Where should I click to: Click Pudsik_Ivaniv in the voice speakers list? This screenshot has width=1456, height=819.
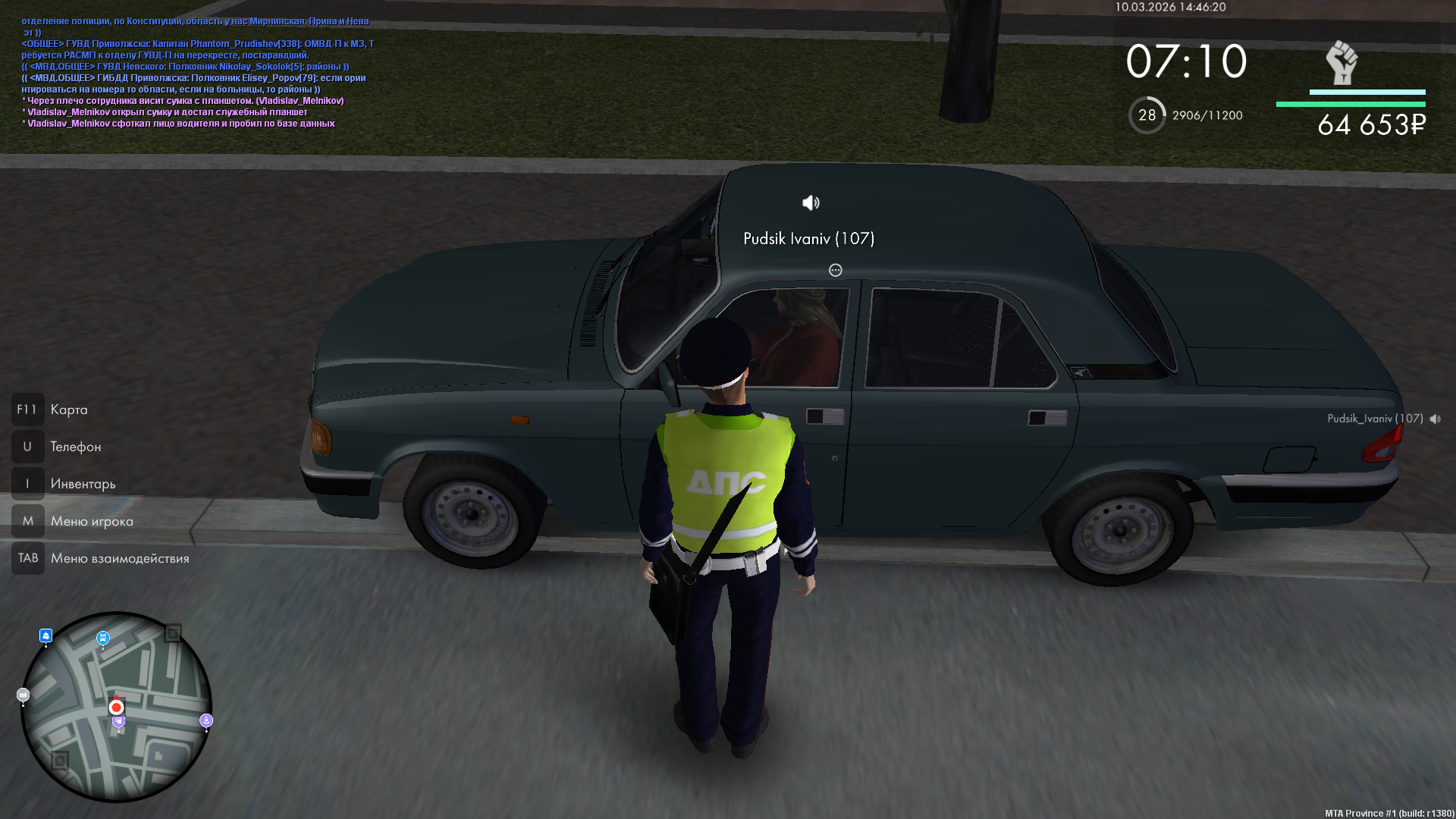(1374, 419)
